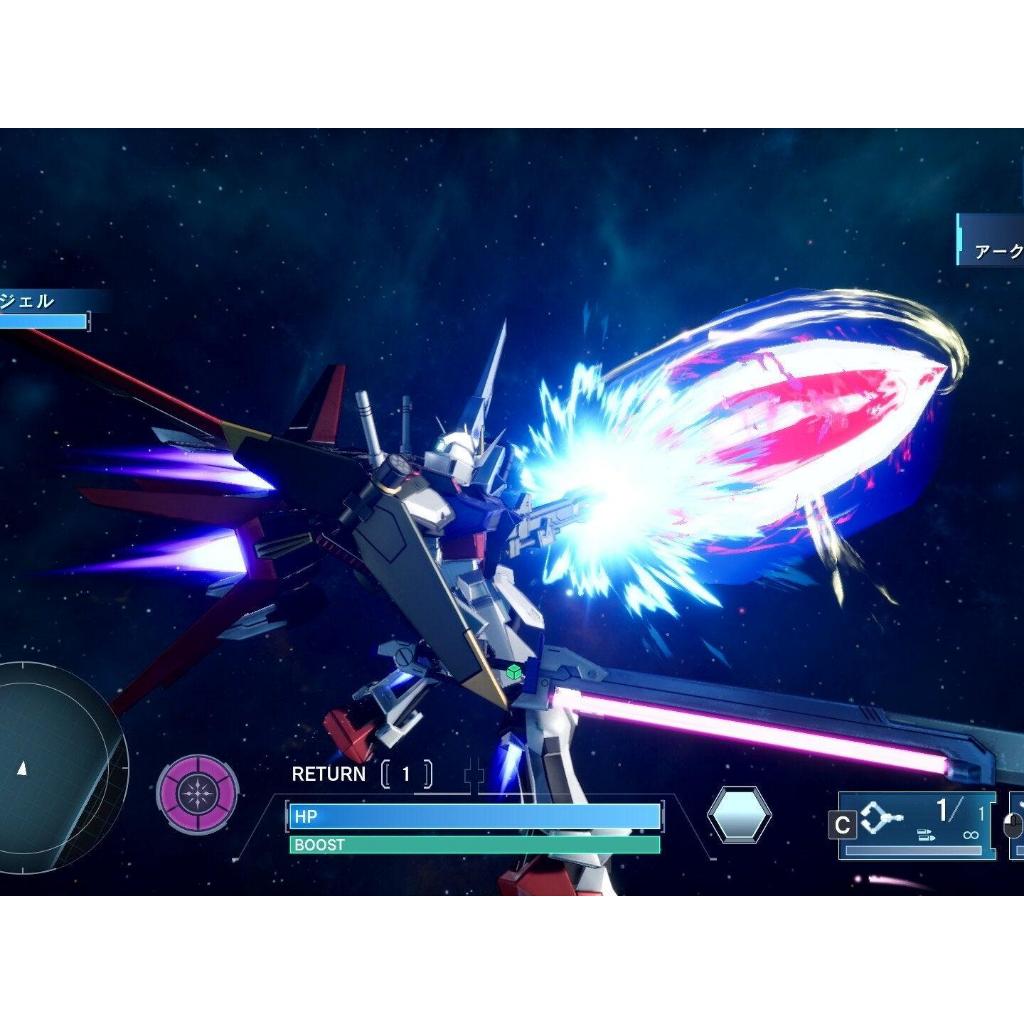
Task: Select the white hexagon icon
Action: click(x=739, y=814)
